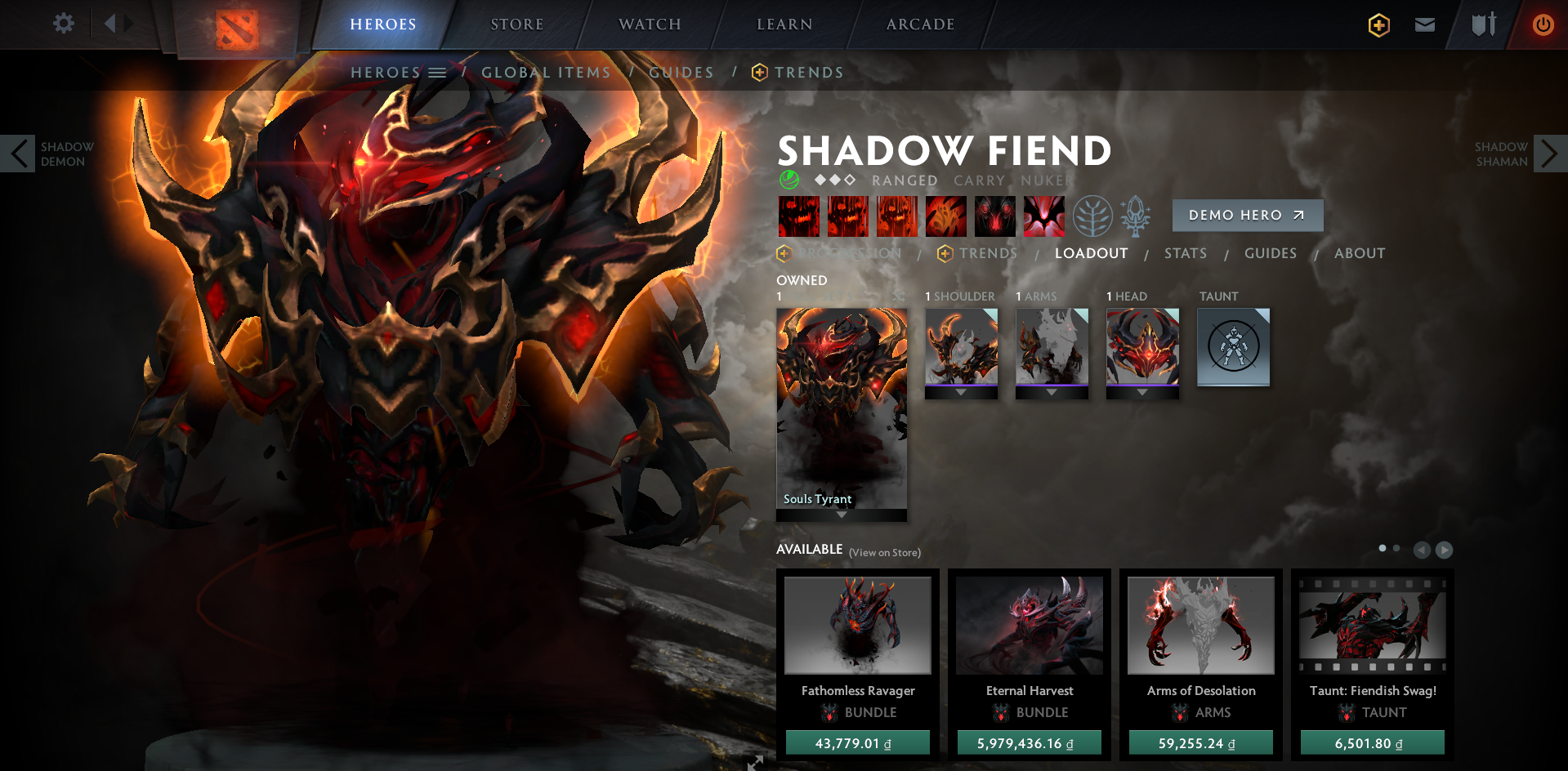
Task: Click the Aghanim's Scepter upgrade icon
Action: click(x=1137, y=216)
